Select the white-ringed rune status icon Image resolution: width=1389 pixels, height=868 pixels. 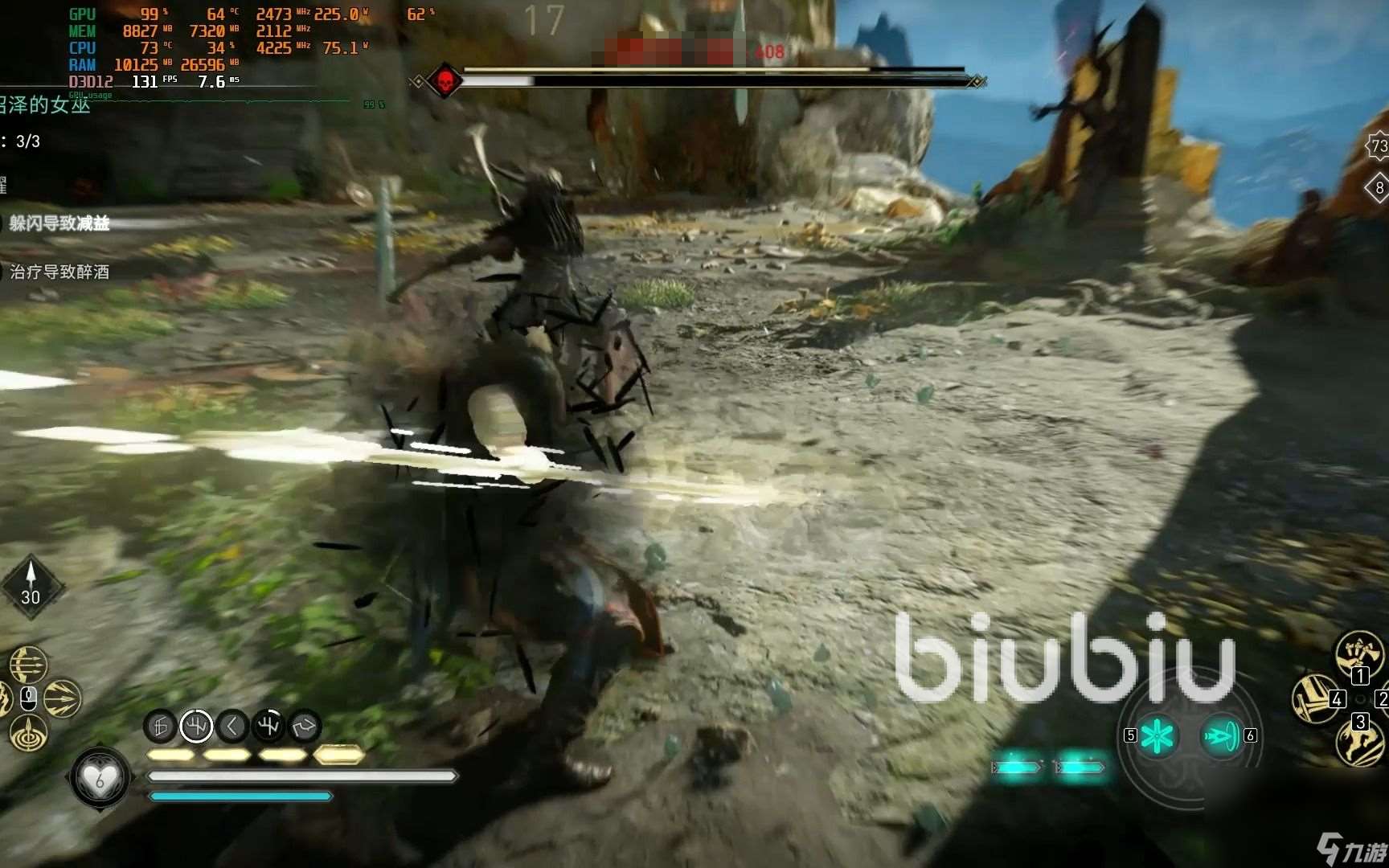(196, 727)
